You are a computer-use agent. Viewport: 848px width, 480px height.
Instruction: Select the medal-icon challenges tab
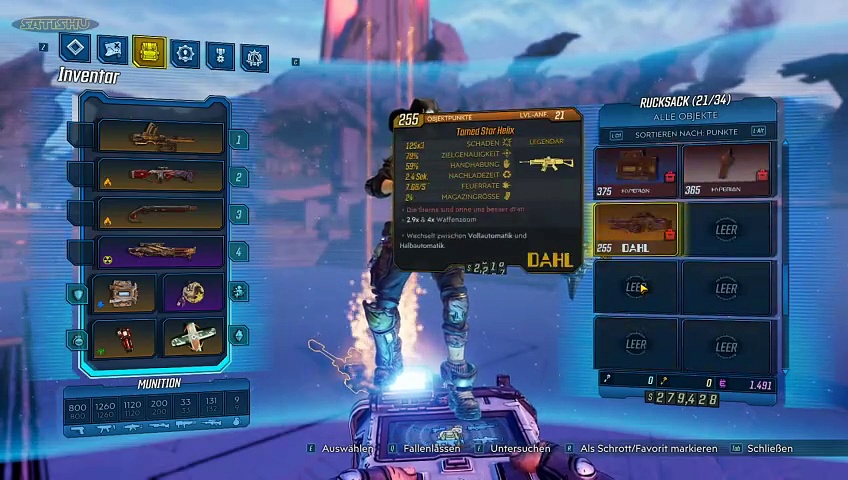point(220,54)
